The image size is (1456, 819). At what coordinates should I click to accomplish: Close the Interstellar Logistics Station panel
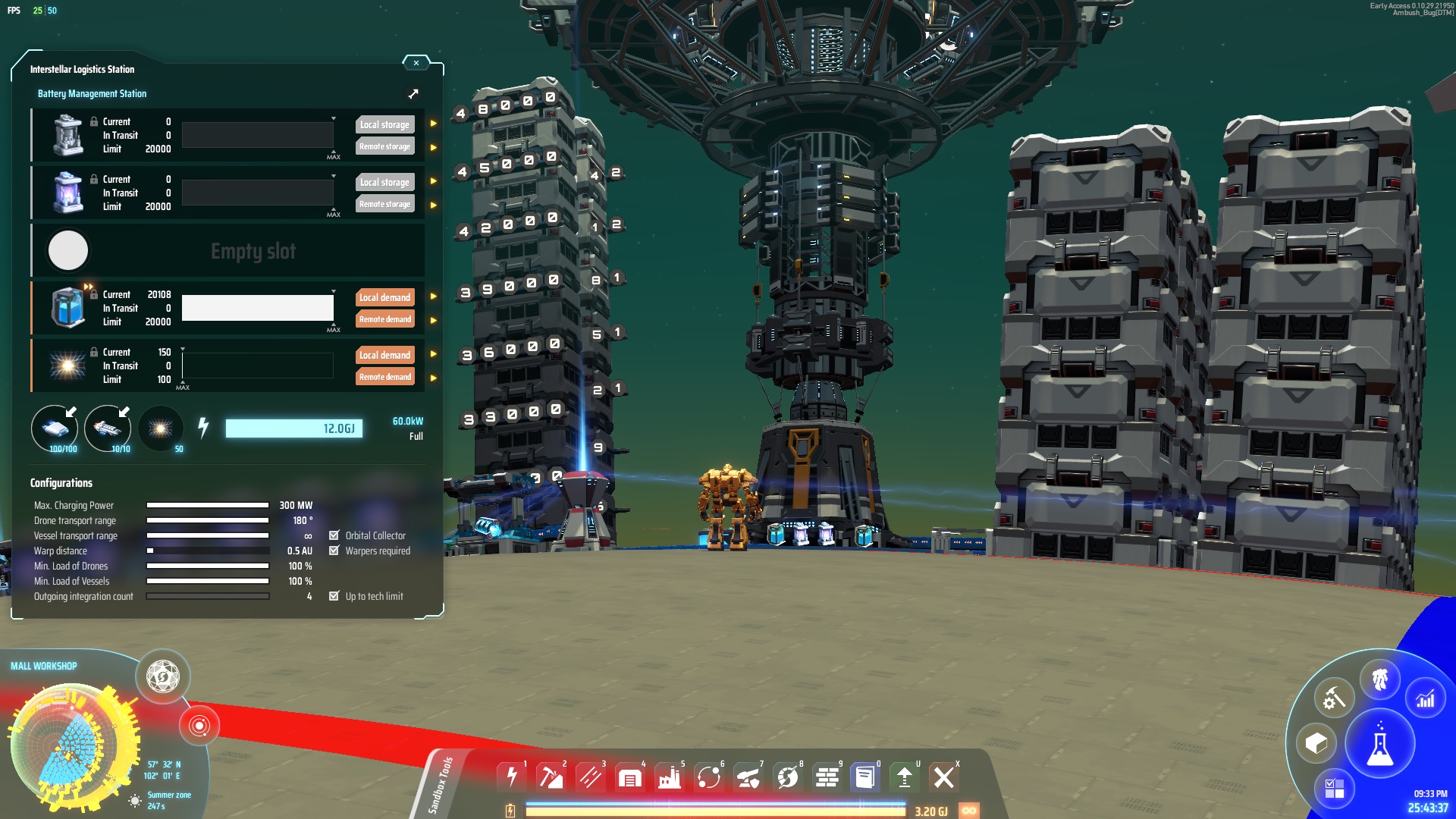[416, 63]
